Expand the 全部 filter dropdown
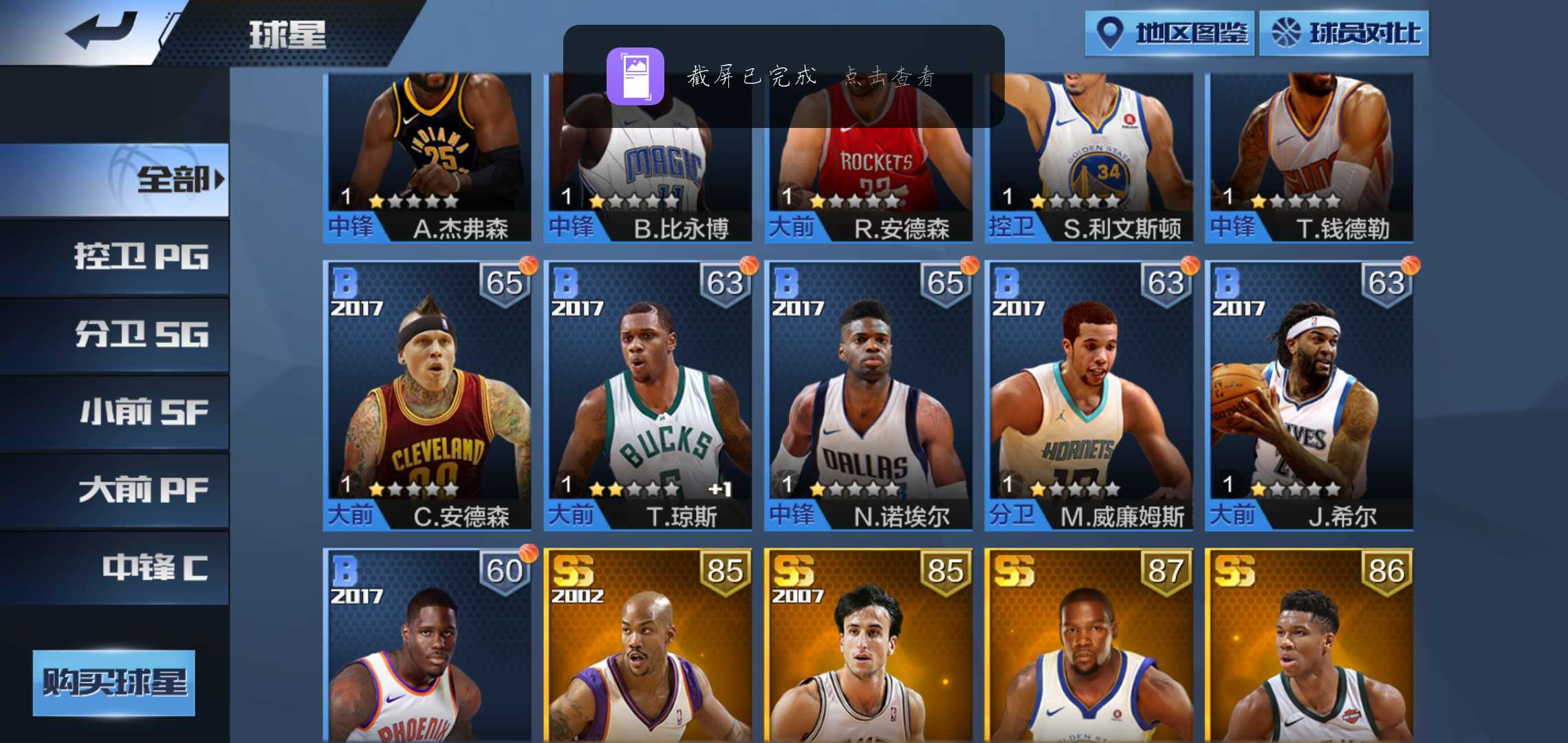The height and width of the screenshot is (743, 1568). pos(175,180)
